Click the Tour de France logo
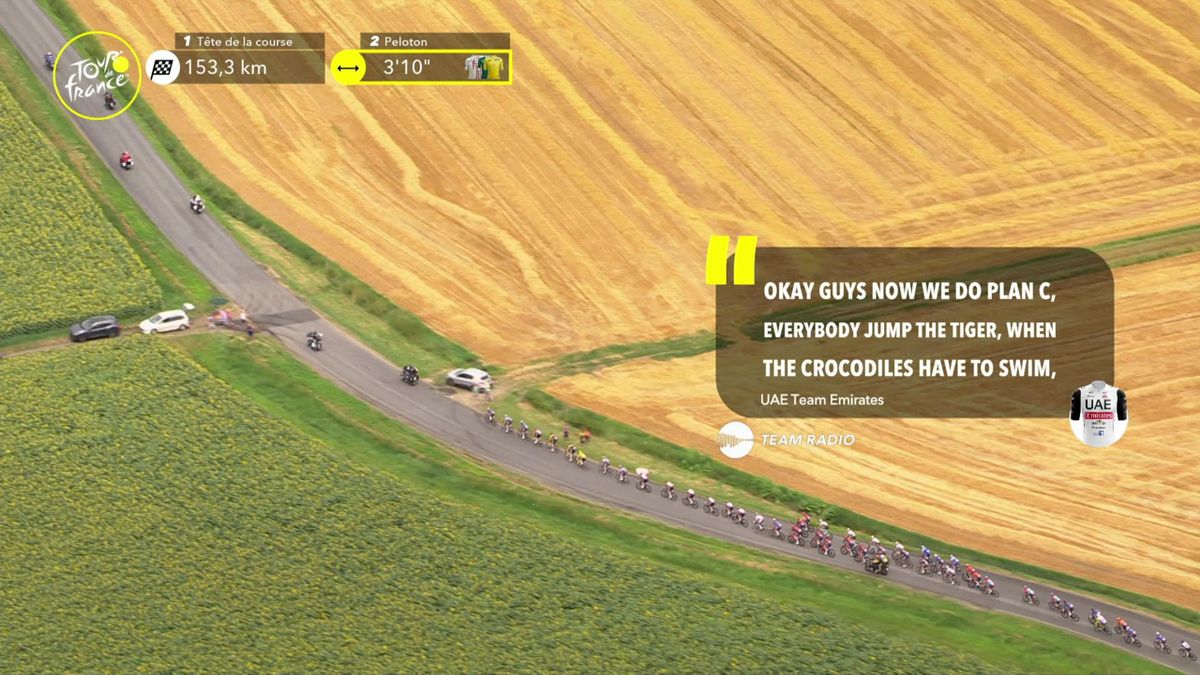1200x675 pixels. (97, 75)
